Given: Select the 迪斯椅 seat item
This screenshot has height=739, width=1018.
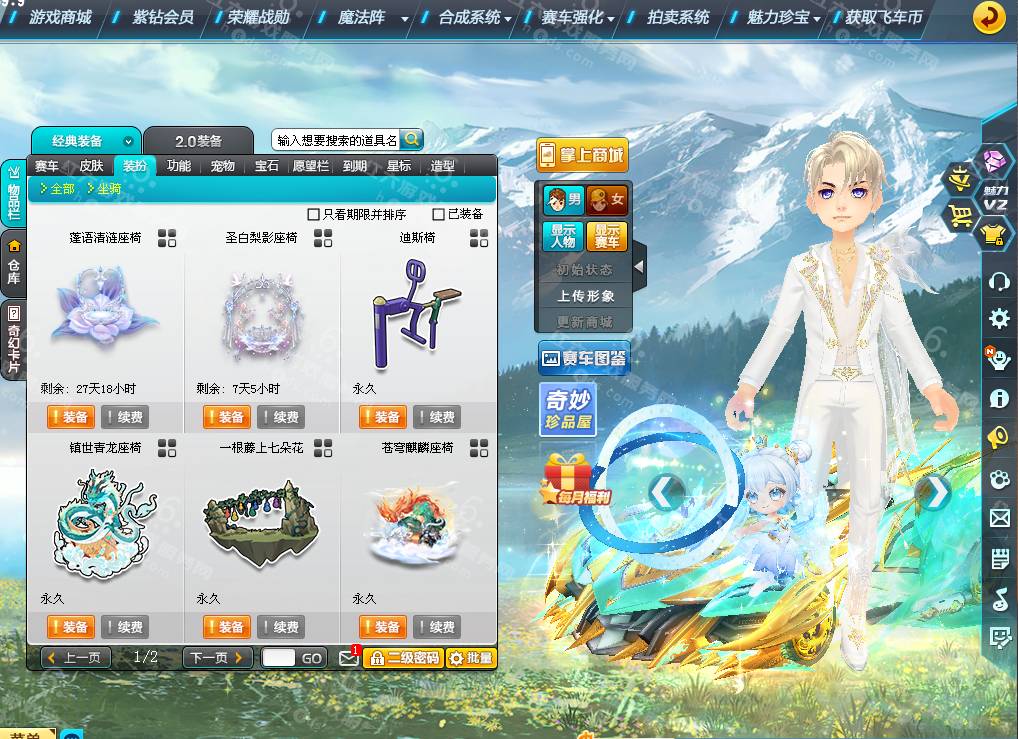Looking at the screenshot, I should pos(417,314).
